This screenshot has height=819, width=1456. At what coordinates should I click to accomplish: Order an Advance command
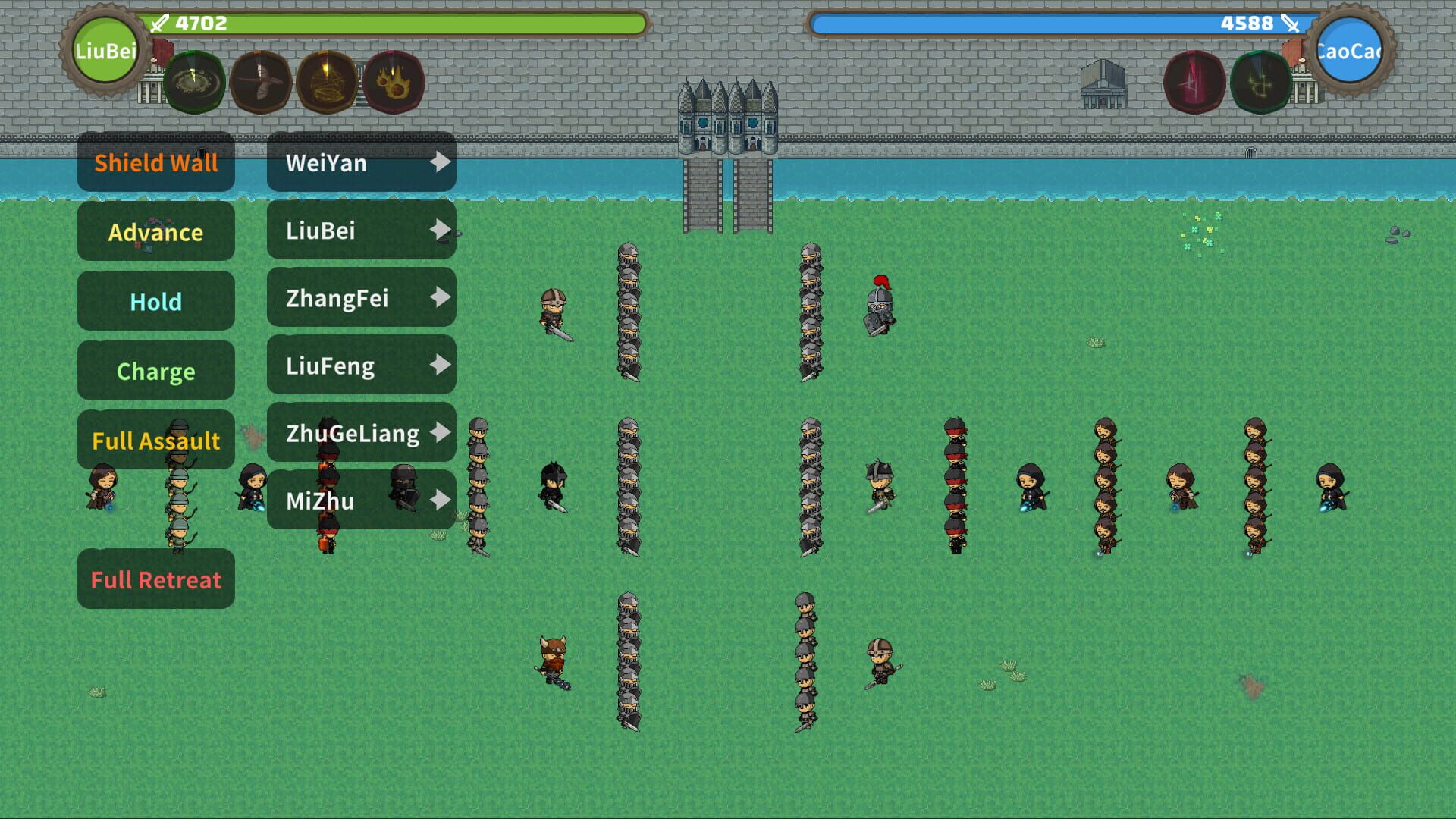coord(156,232)
